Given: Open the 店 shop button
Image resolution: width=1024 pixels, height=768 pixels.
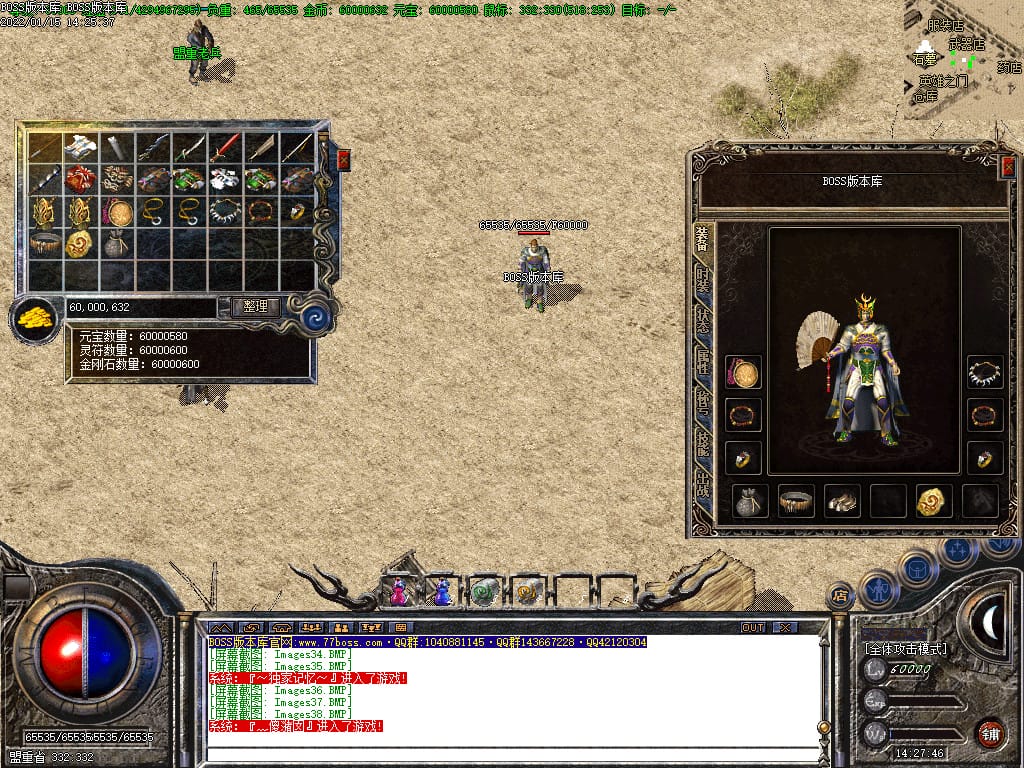Looking at the screenshot, I should click(841, 597).
